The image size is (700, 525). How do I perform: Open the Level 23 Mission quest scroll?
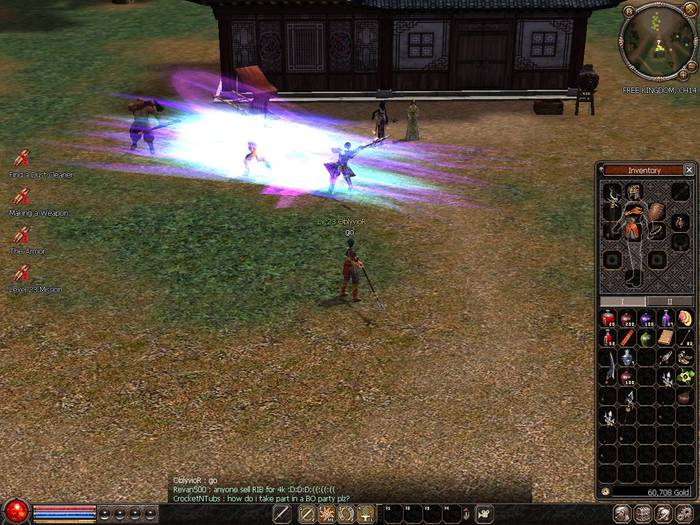tap(21, 273)
